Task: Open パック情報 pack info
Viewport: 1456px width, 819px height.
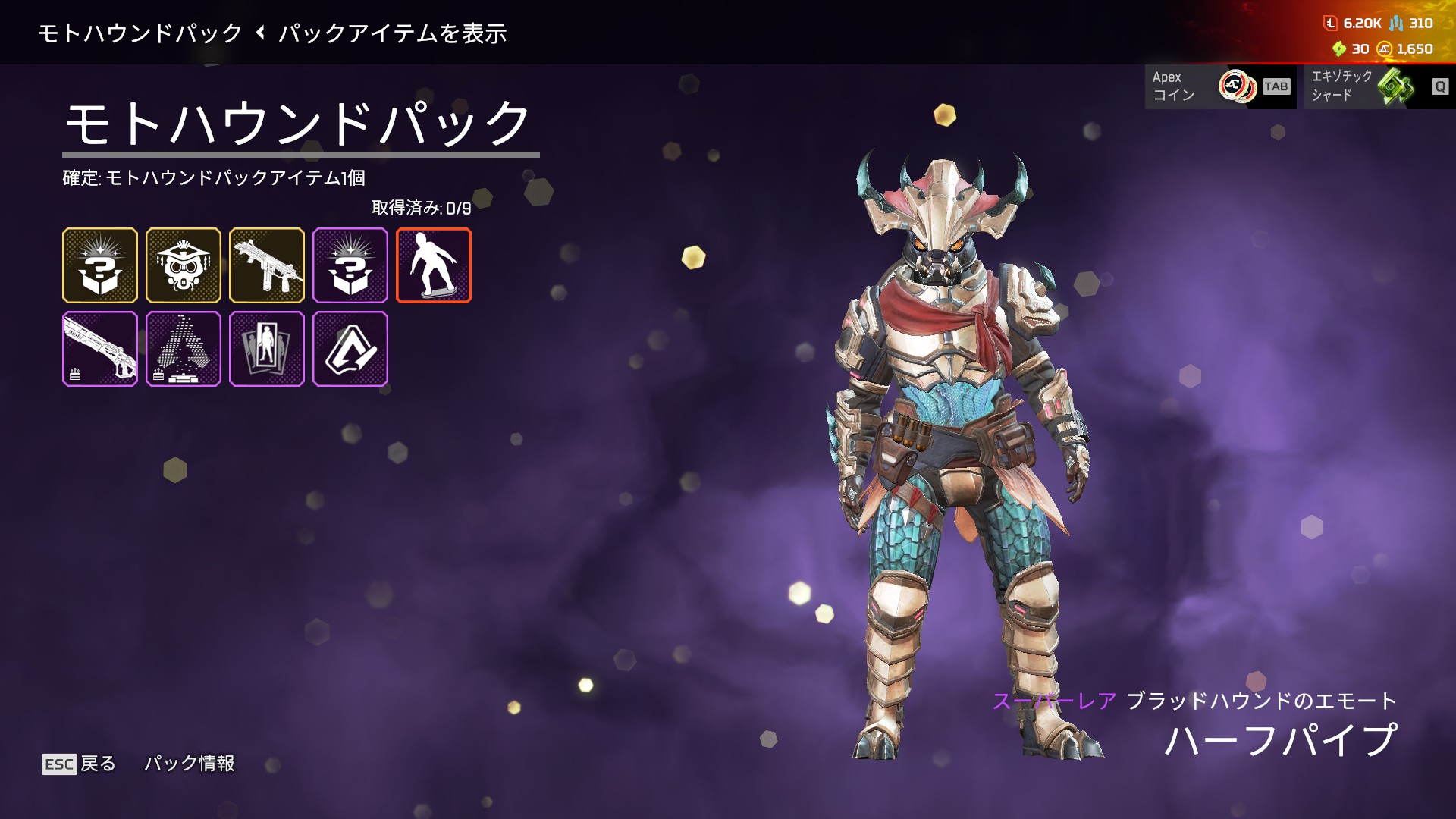Action: (x=190, y=764)
